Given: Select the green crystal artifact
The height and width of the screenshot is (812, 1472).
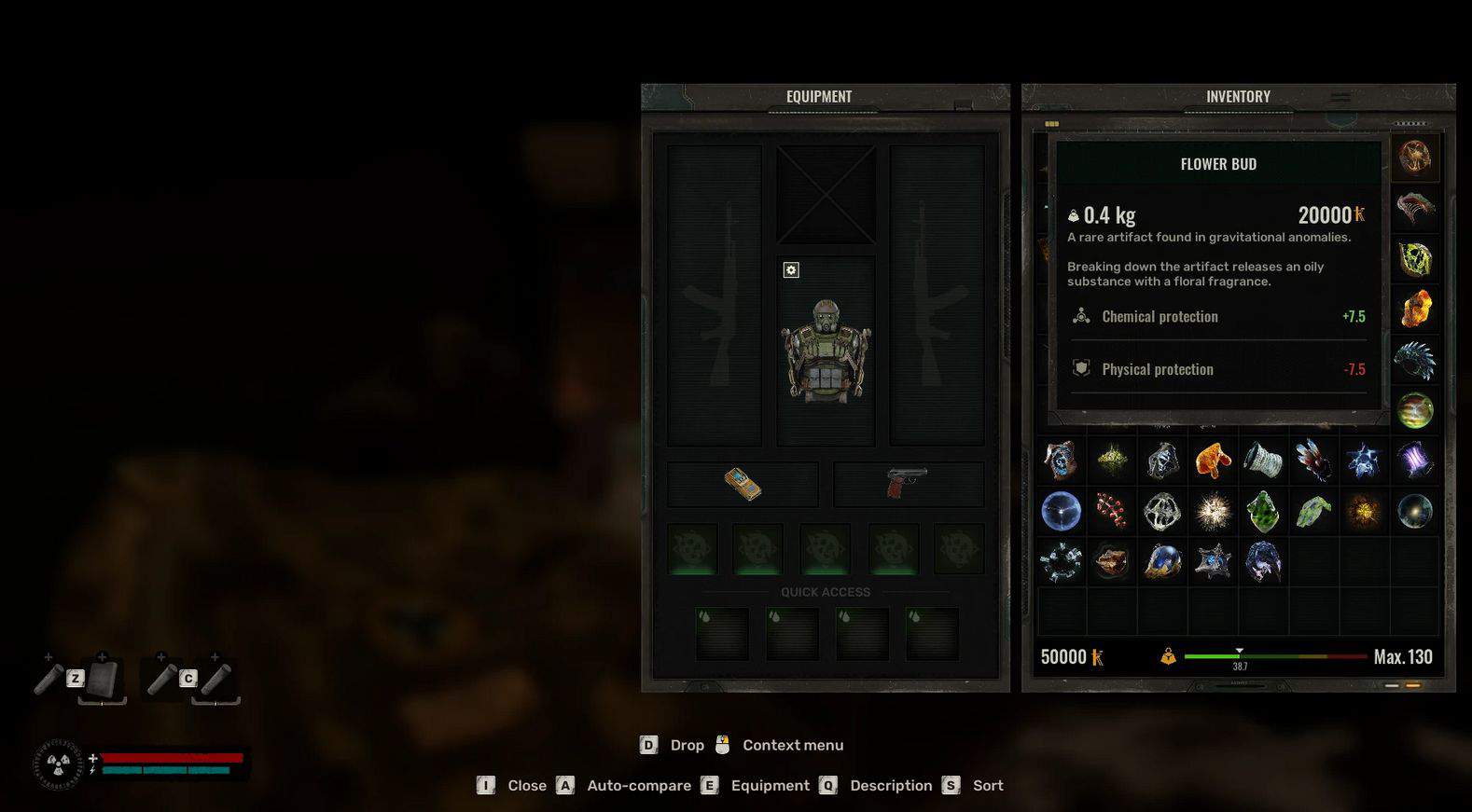Looking at the screenshot, I should point(1262,511).
